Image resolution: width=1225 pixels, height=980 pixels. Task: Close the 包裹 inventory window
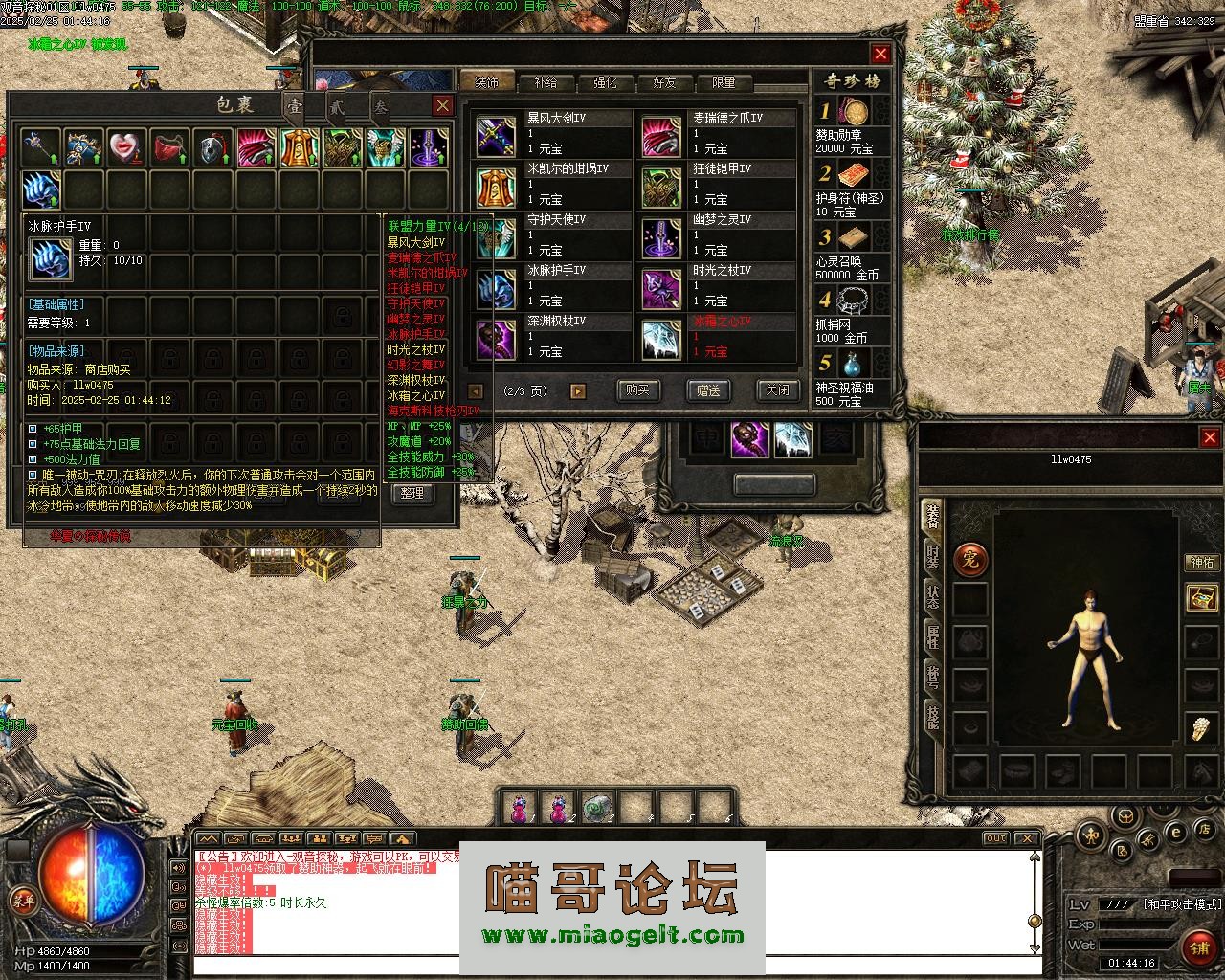[442, 105]
